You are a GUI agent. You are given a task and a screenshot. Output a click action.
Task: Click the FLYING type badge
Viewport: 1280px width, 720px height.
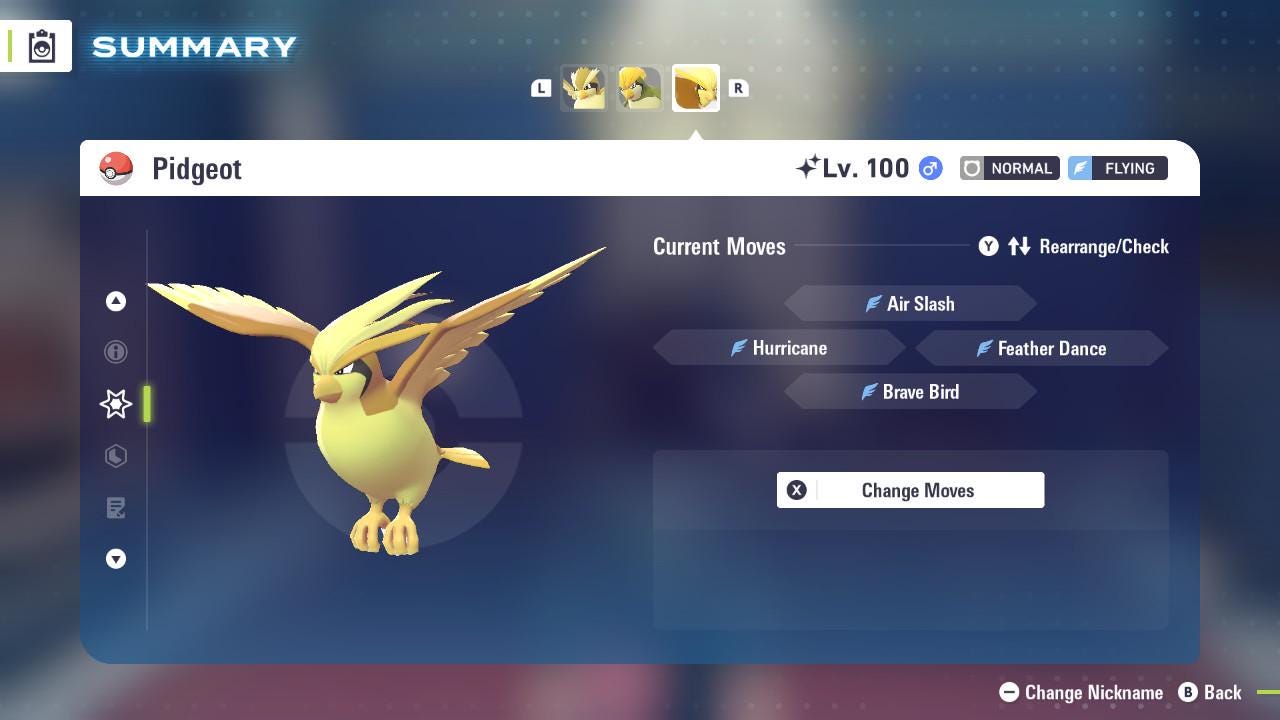tap(1117, 168)
